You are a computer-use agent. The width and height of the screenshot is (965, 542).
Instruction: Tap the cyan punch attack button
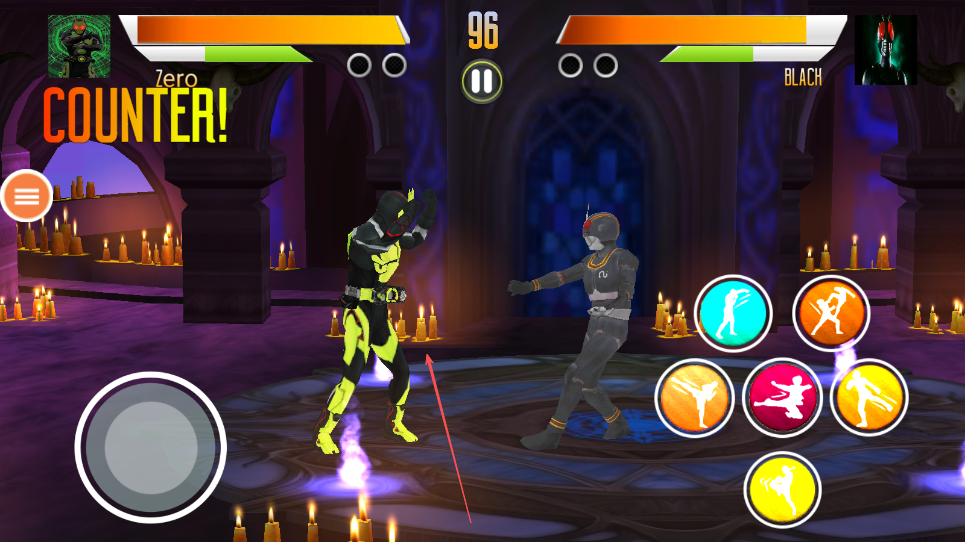pos(733,313)
